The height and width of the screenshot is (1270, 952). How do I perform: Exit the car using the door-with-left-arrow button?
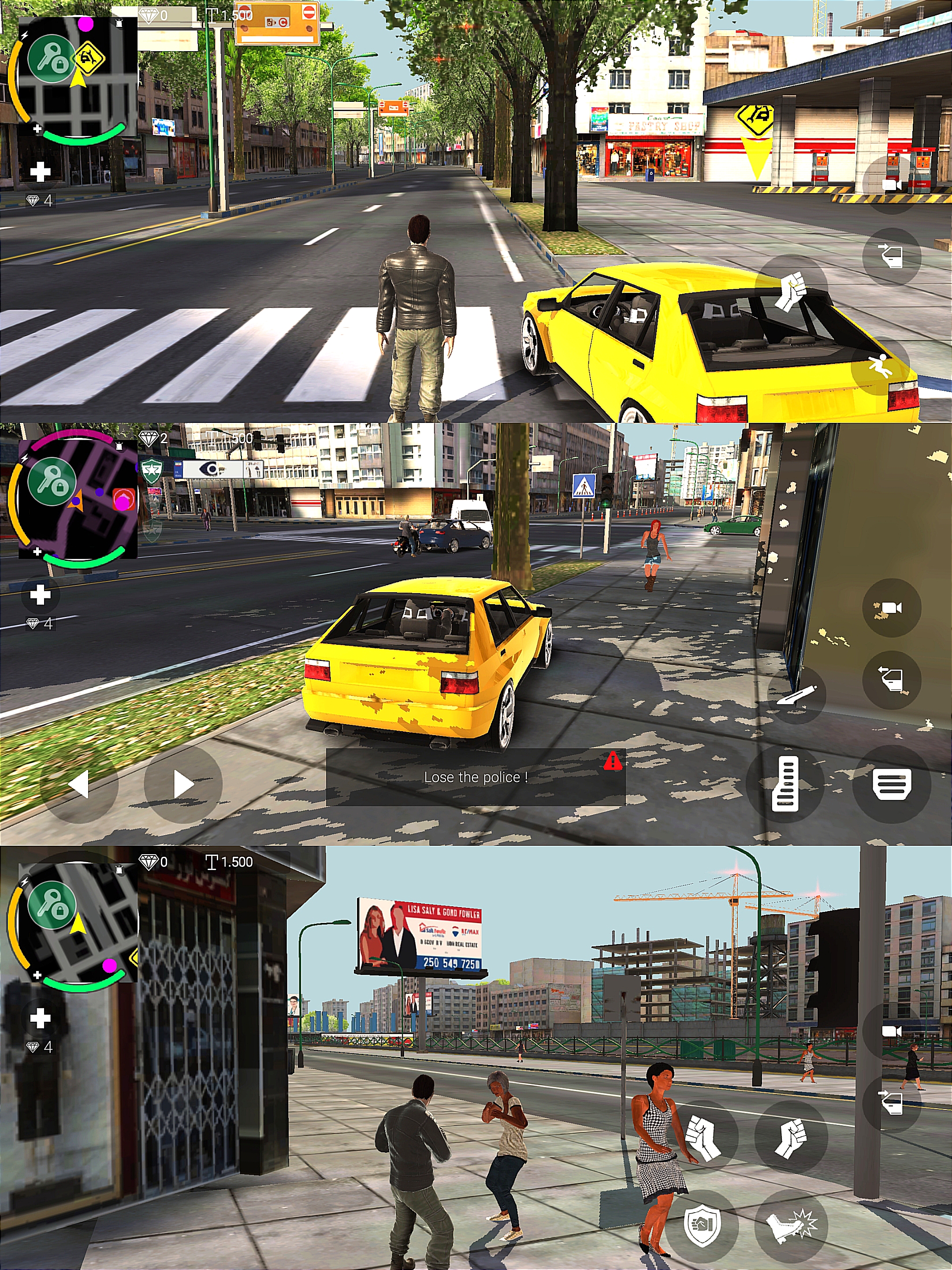click(891, 680)
